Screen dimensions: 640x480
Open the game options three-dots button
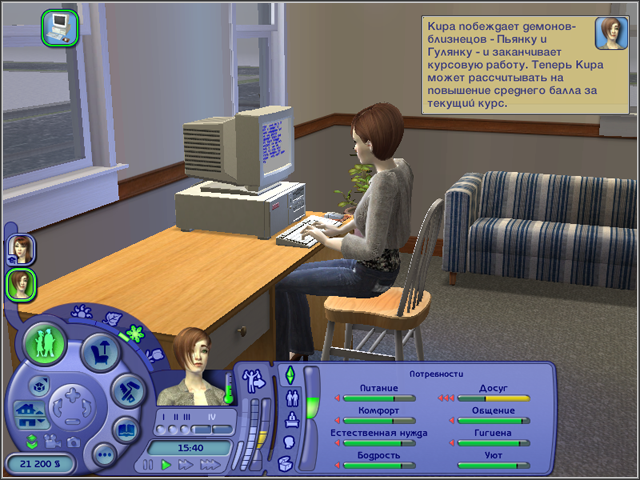click(103, 454)
